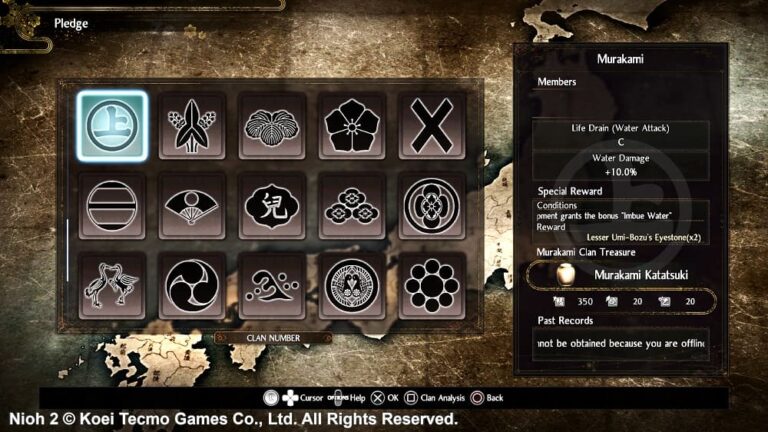Choose the round crest with birds inside
Viewport: 768px width, 432px height.
pos(352,285)
